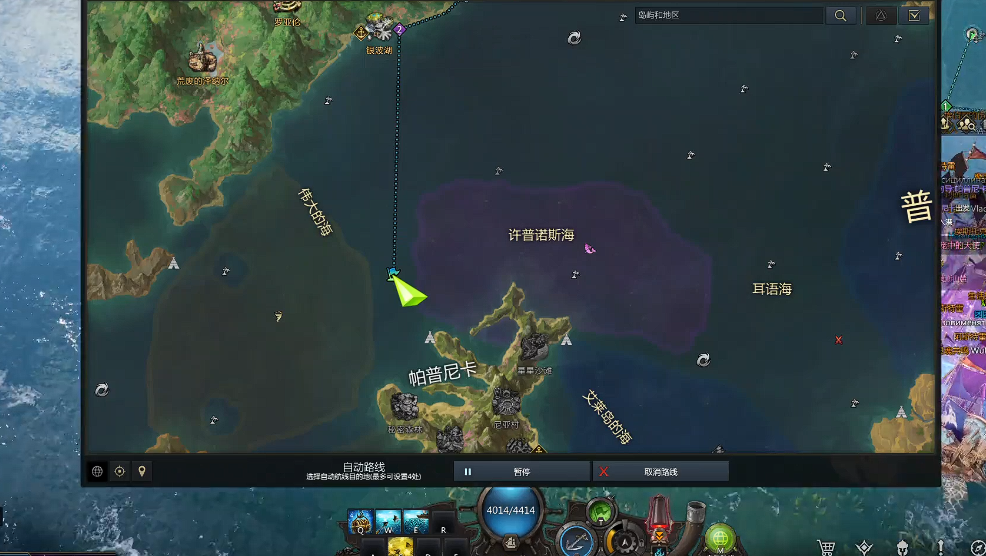
Task: Open the triangle map legend button
Action: pyautogui.click(x=880, y=15)
